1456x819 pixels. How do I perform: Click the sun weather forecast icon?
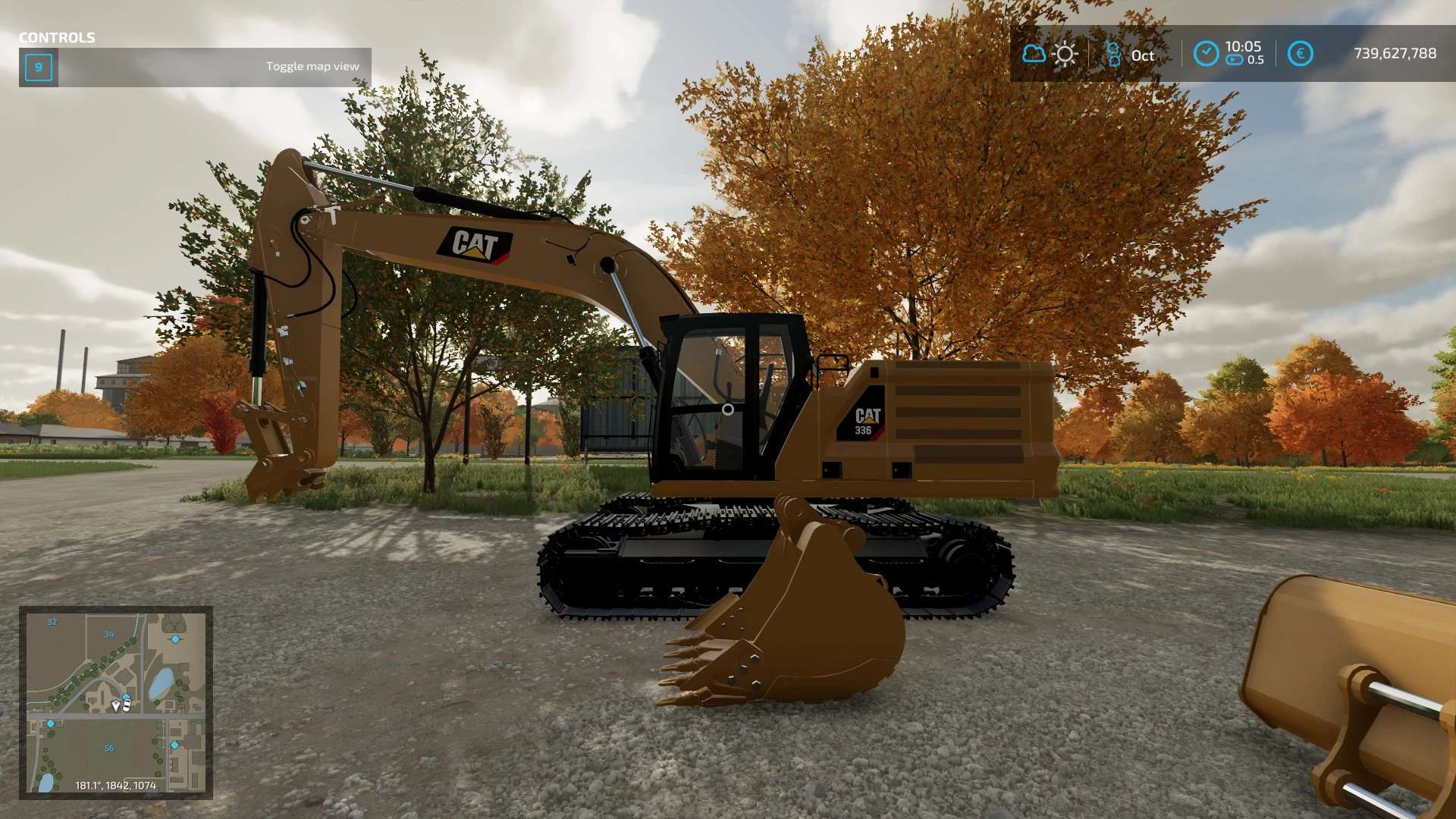(x=1065, y=54)
